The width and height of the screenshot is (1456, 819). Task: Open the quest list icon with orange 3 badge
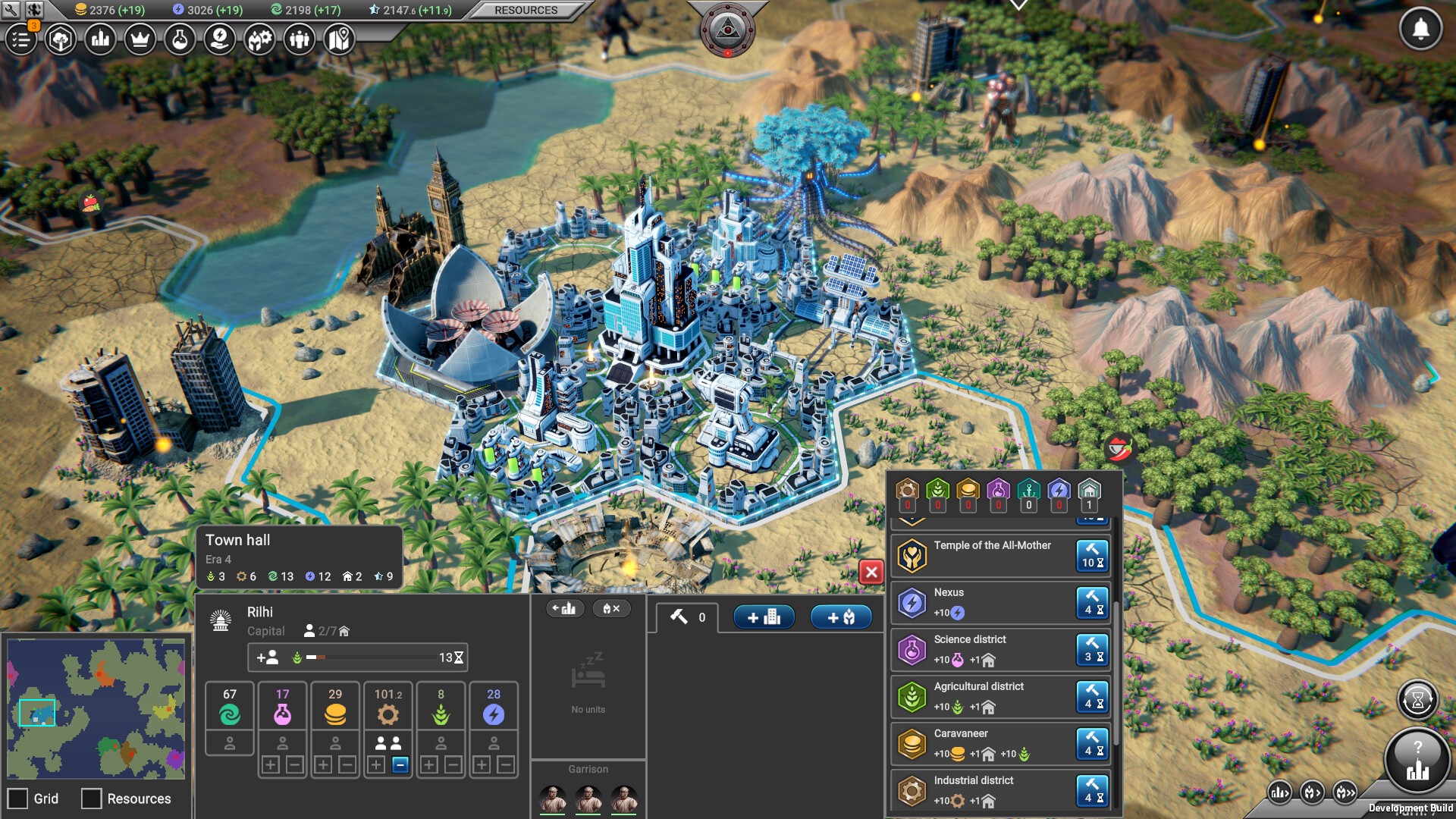pos(21,40)
